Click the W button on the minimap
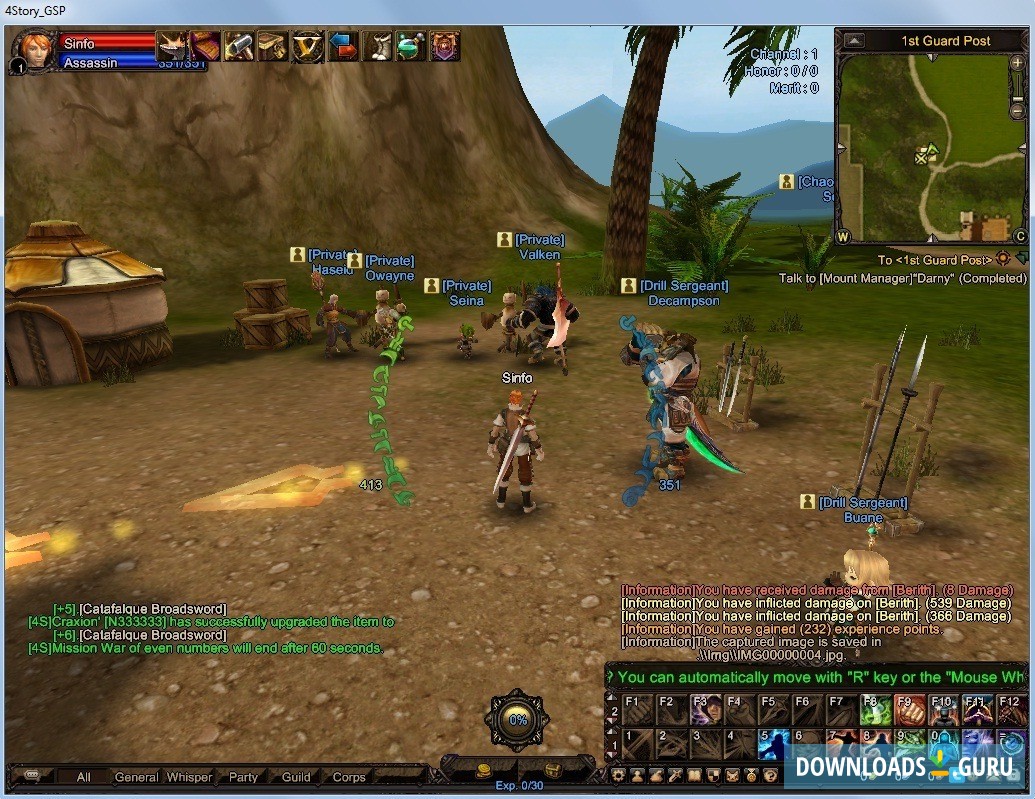1035x799 pixels. 843,237
